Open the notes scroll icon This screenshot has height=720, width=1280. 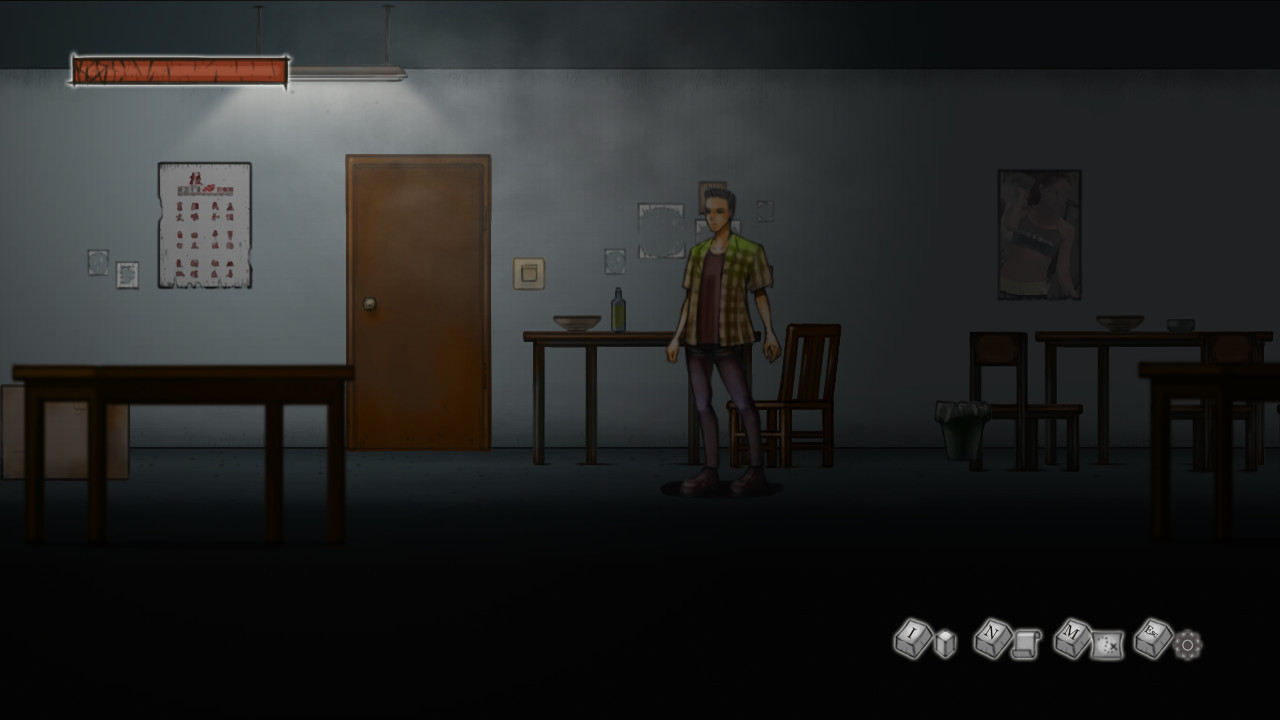pos(1025,643)
